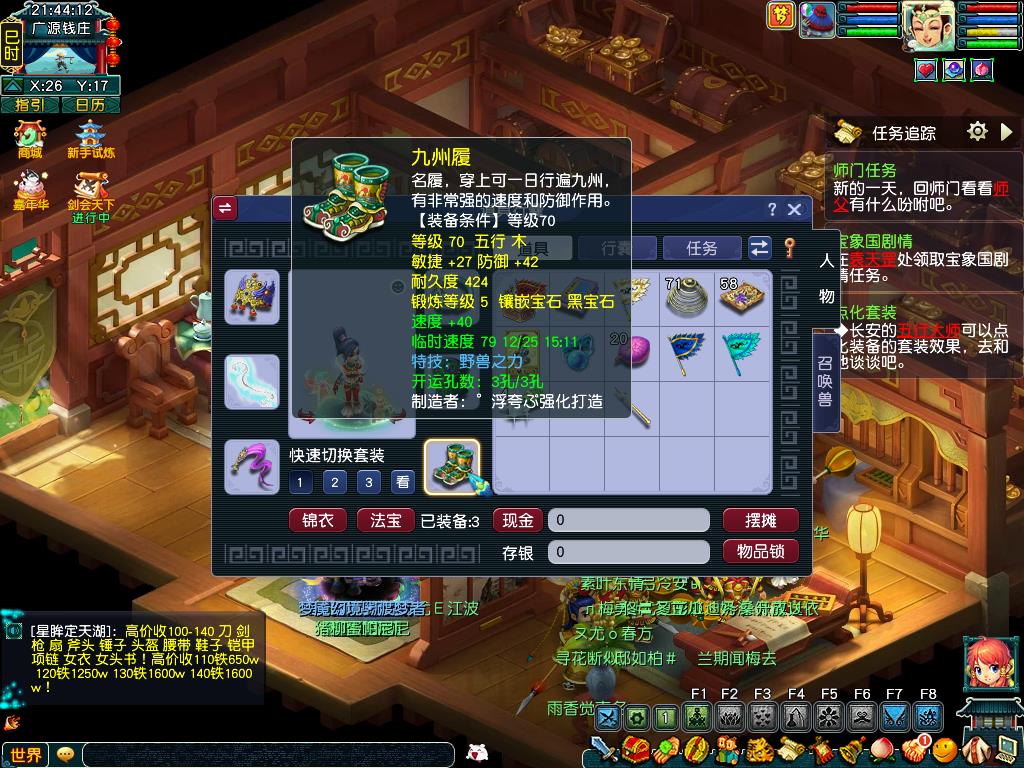Image resolution: width=1024 pixels, height=768 pixels.
Task: Open the 日历 calendar button
Action: tap(90, 104)
